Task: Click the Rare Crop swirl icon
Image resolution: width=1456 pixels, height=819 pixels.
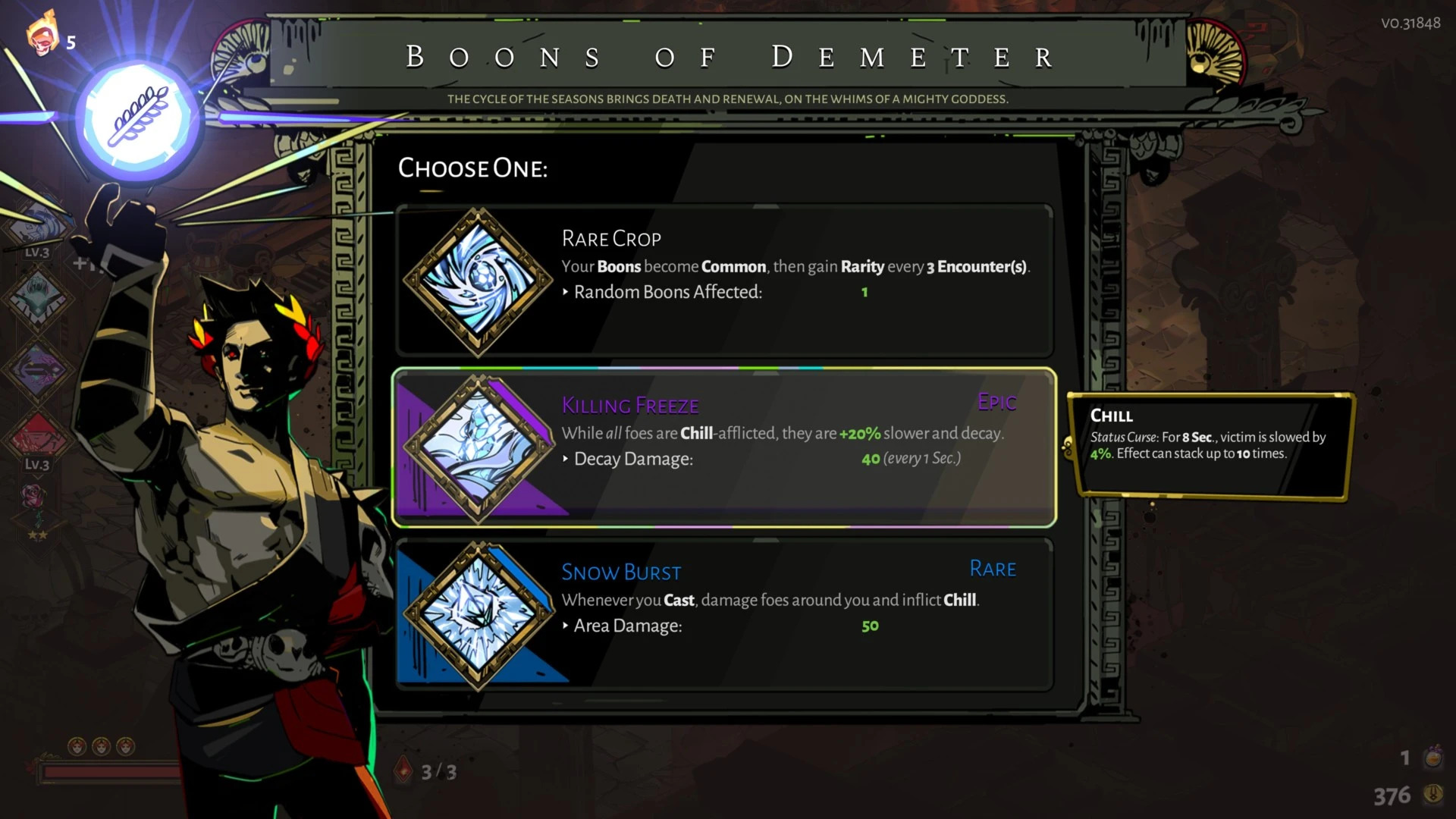Action: pos(479,281)
